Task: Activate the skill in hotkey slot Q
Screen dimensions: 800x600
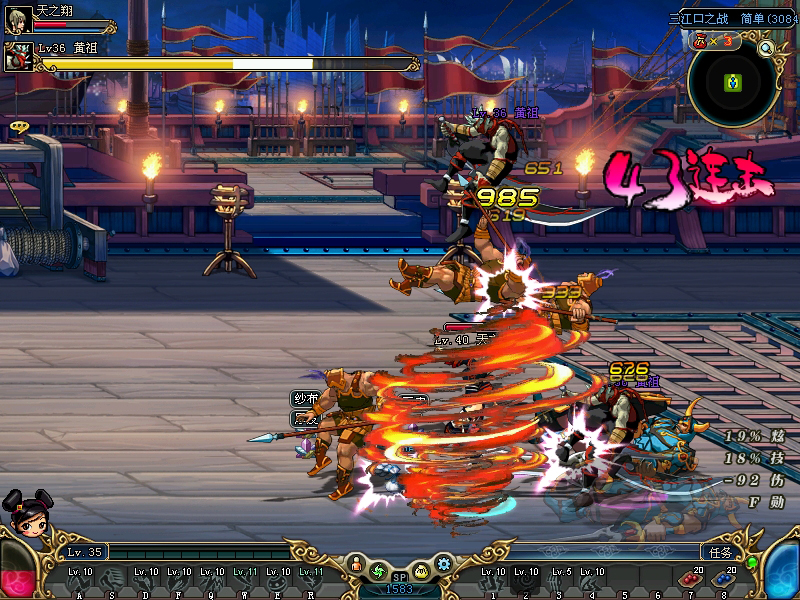Action: (213, 580)
